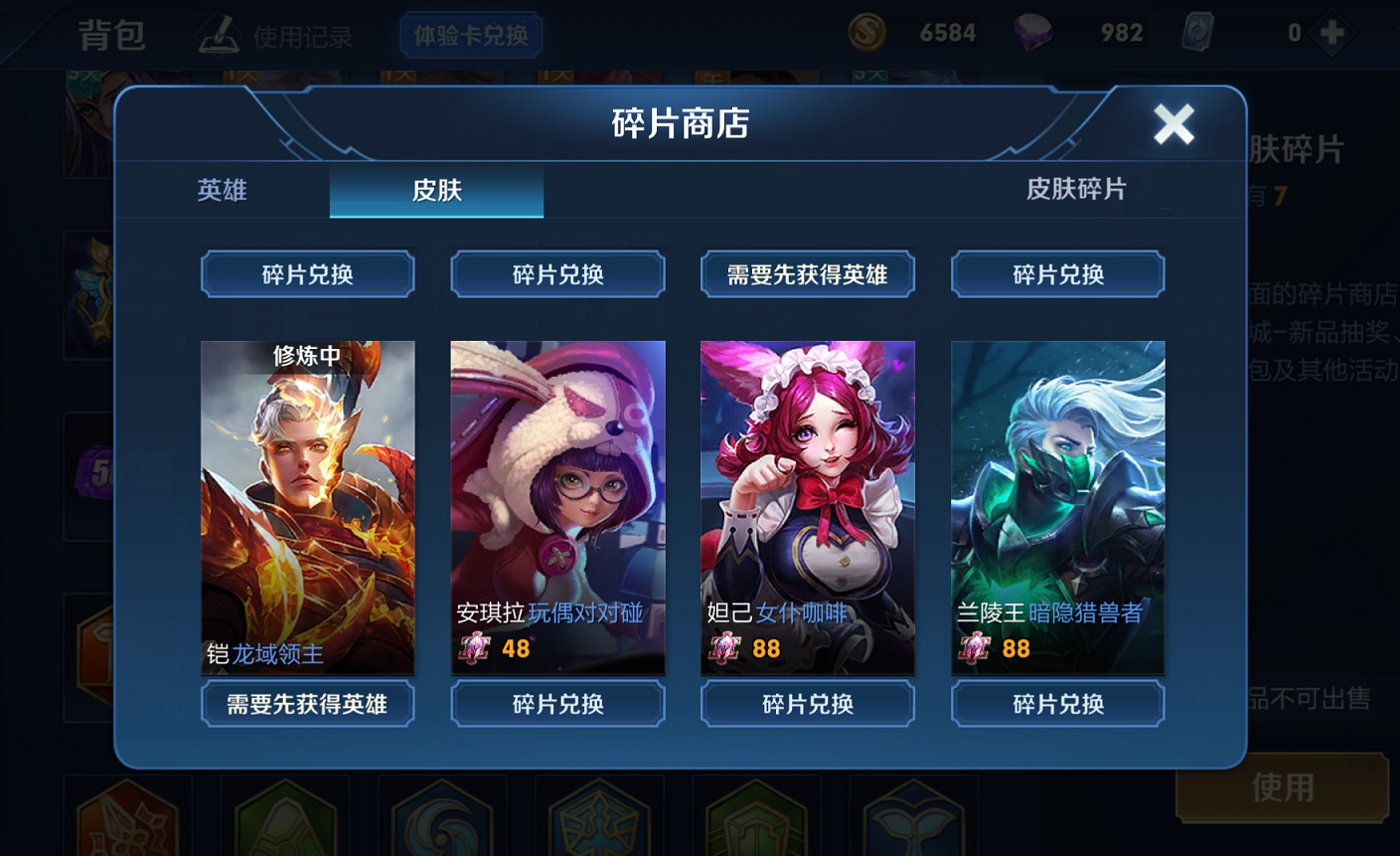This screenshot has height=856, width=1400.
Task: Open 体验卡兑换 at the top
Action: coord(470,34)
